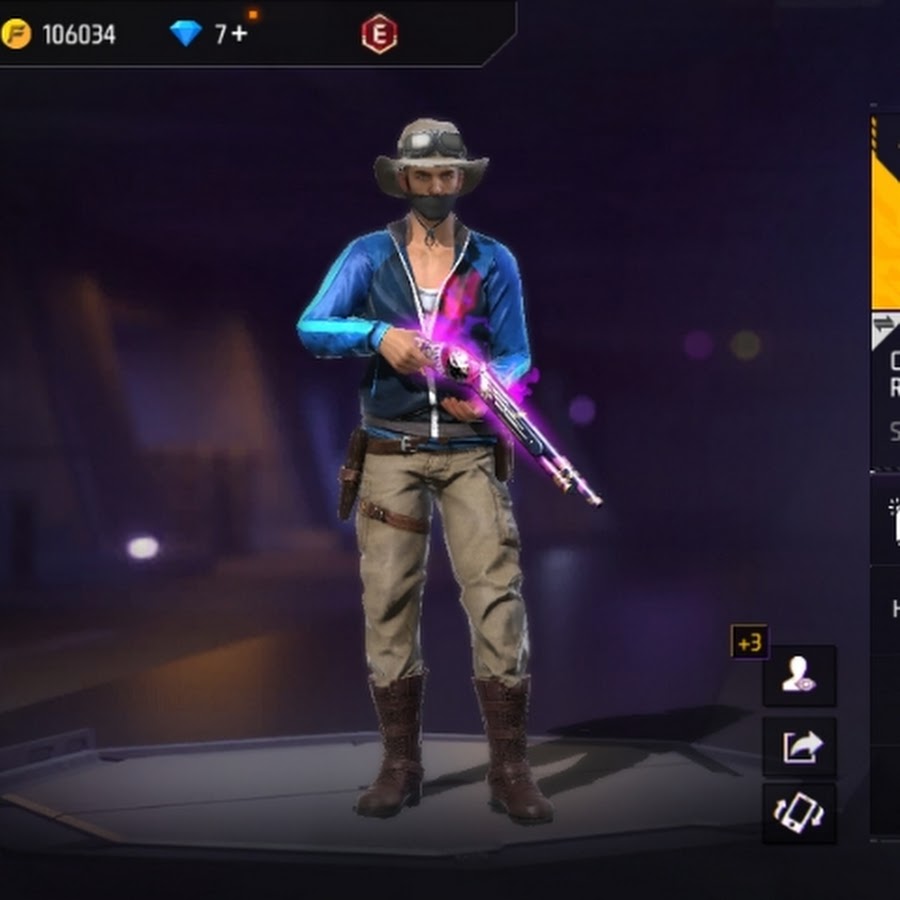Screen dimensions: 900x900
Task: Open the red hexagon E badge
Action: pos(379,35)
